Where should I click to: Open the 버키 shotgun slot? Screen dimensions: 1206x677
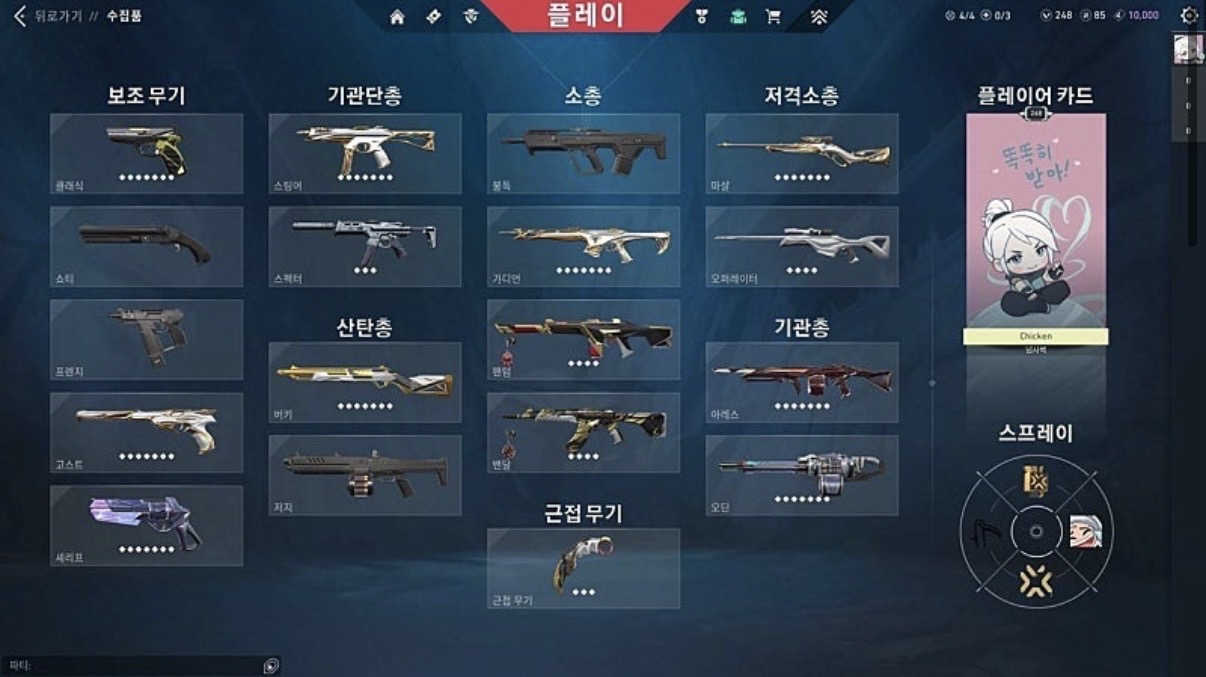point(365,382)
